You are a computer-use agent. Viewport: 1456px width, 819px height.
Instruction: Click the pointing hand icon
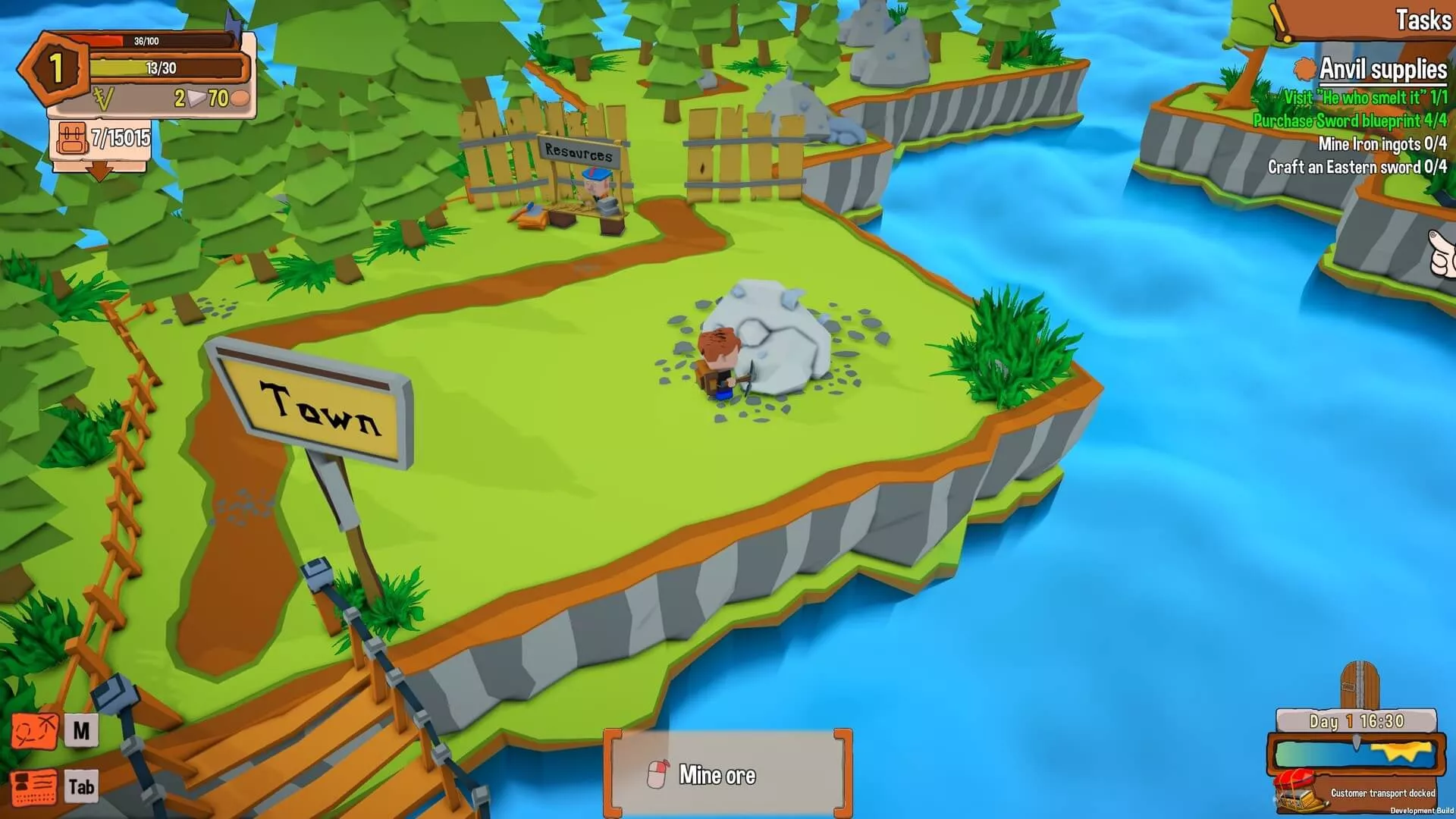click(x=1442, y=254)
